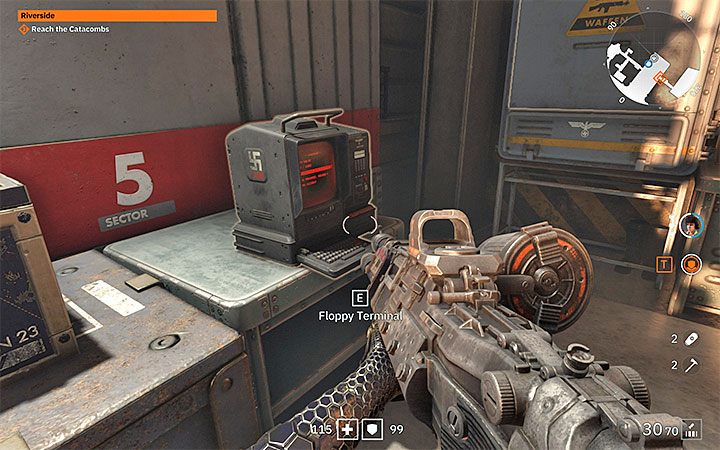The image size is (720, 450).
Task: Click the ammo type icon
Action: (x=691, y=430)
